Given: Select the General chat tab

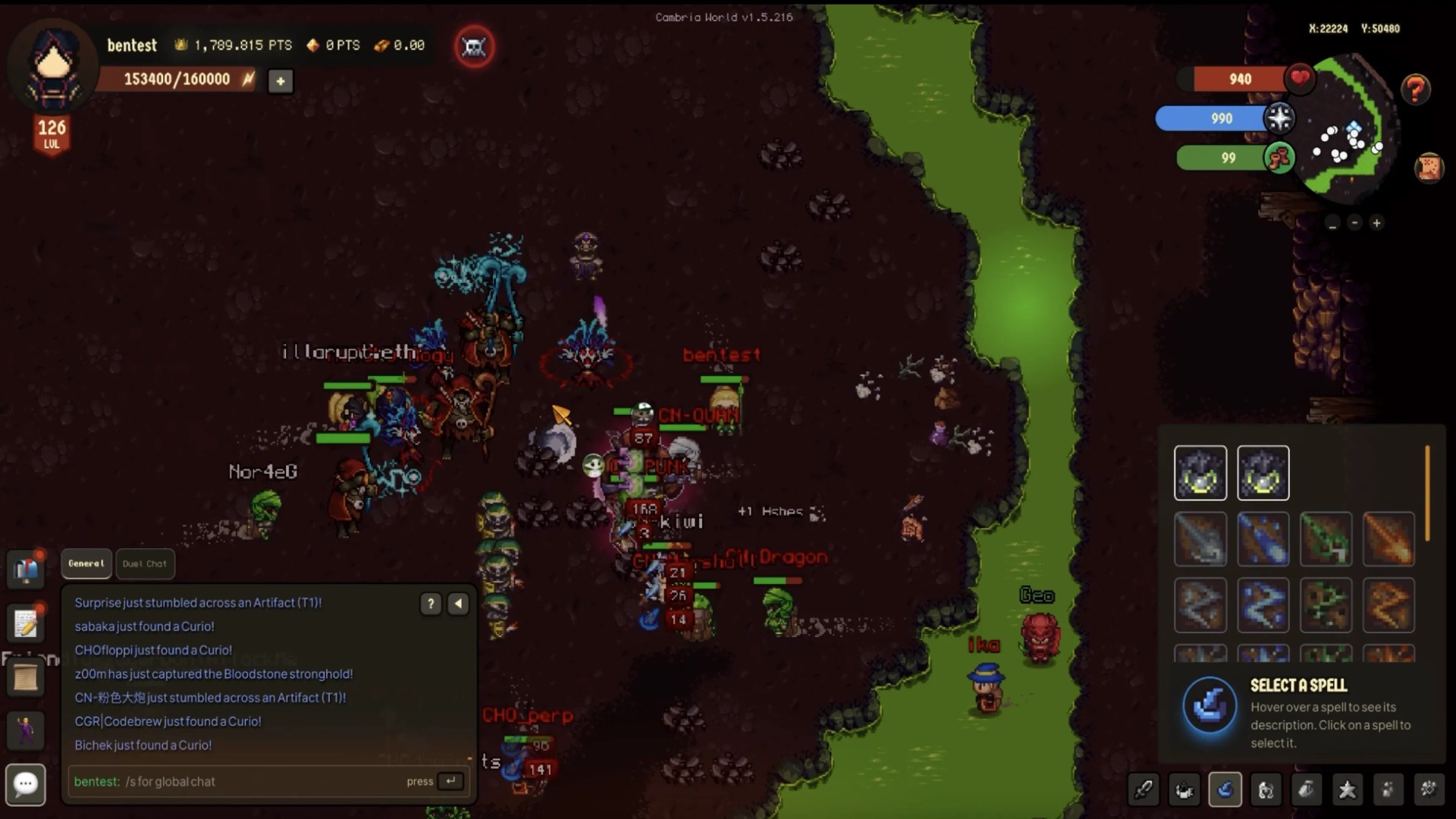Looking at the screenshot, I should tap(86, 563).
